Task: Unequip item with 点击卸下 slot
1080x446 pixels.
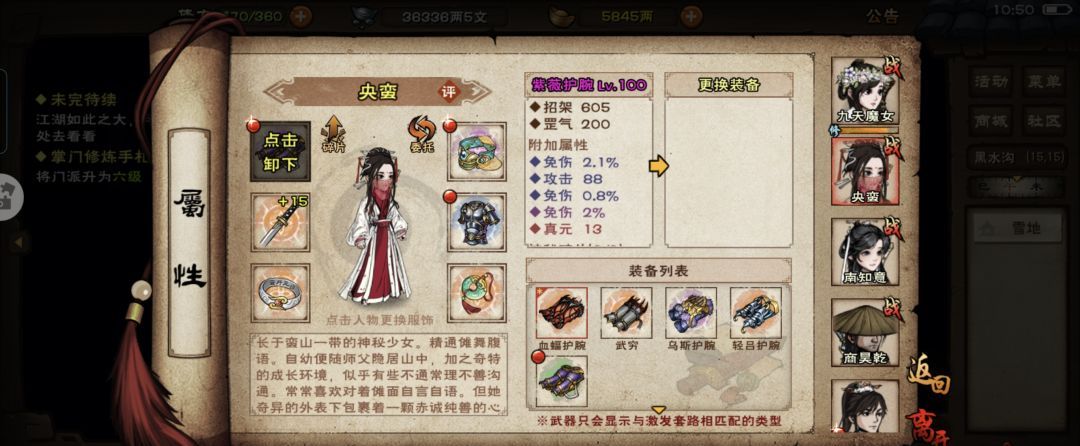Action: tap(279, 150)
